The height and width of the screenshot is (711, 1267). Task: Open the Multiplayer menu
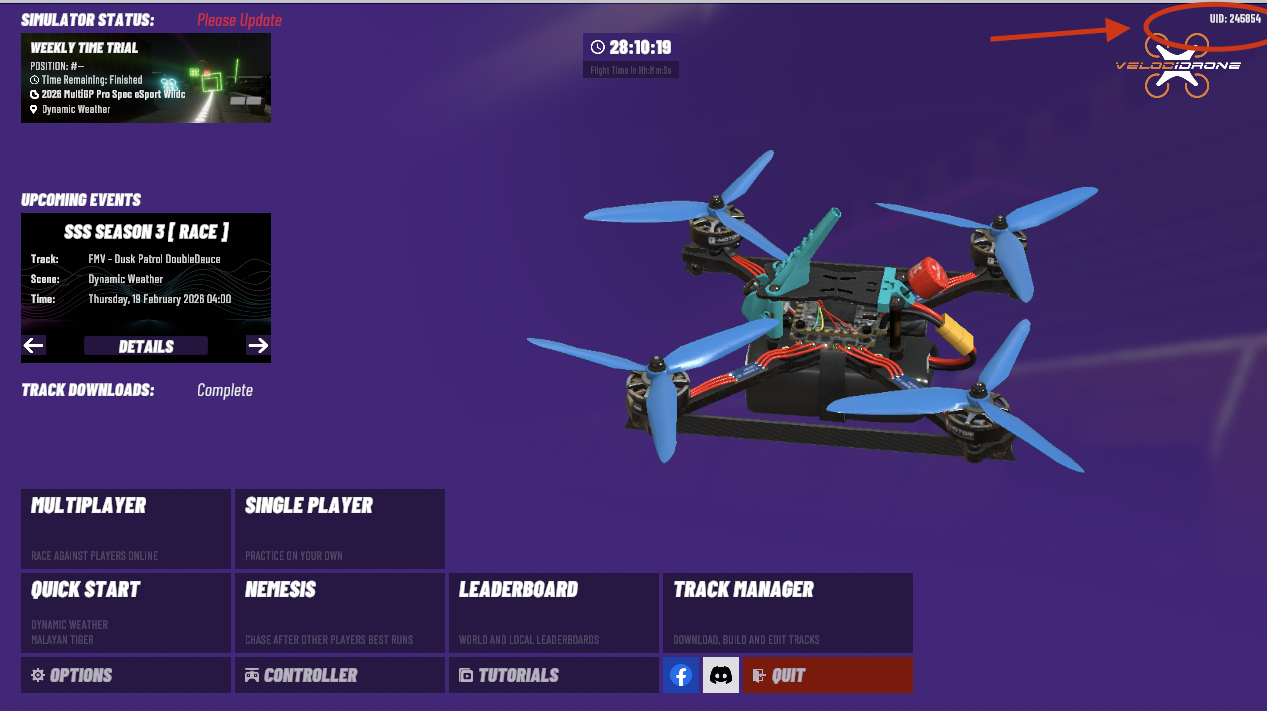click(x=125, y=528)
